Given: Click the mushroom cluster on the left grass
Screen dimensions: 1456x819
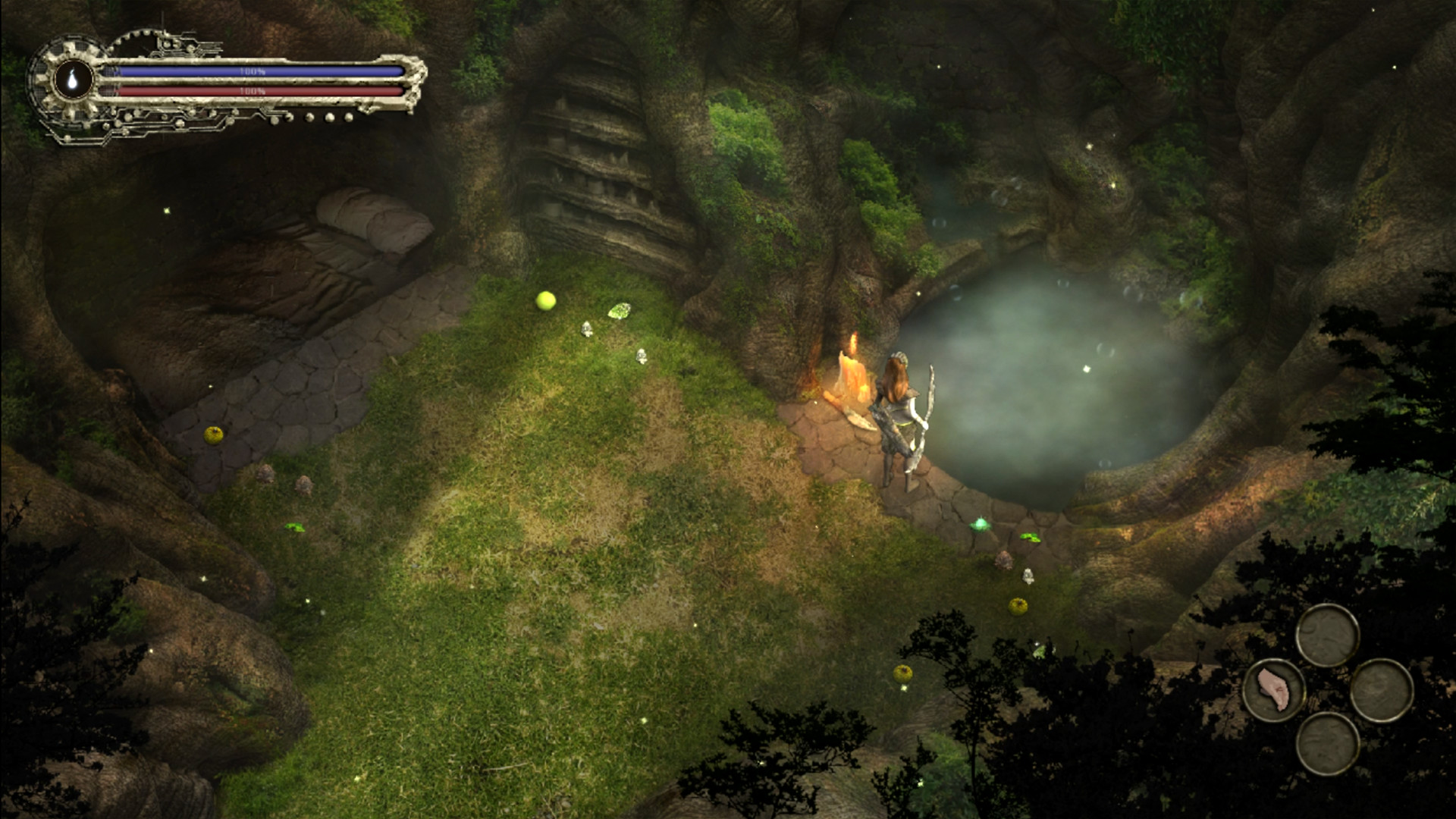Looking at the screenshot, I should [266, 475].
